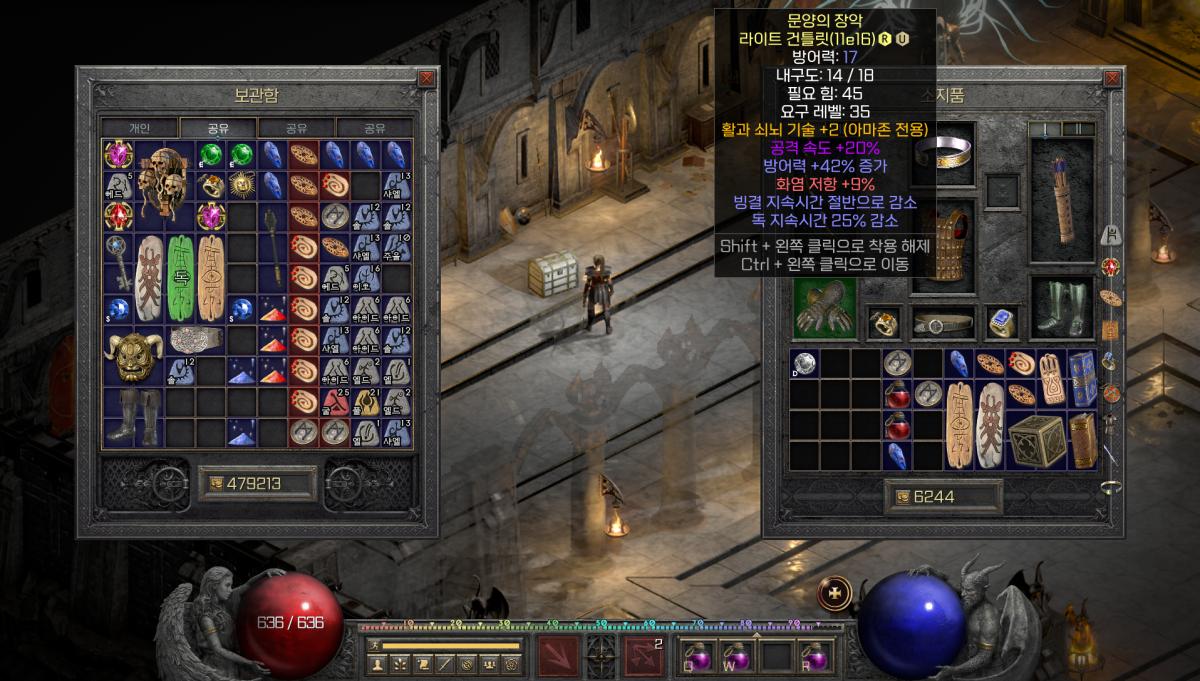This screenshot has height=681, width=1200.
Task: Select the equipped gloves slot
Action: pyautogui.click(x=825, y=308)
